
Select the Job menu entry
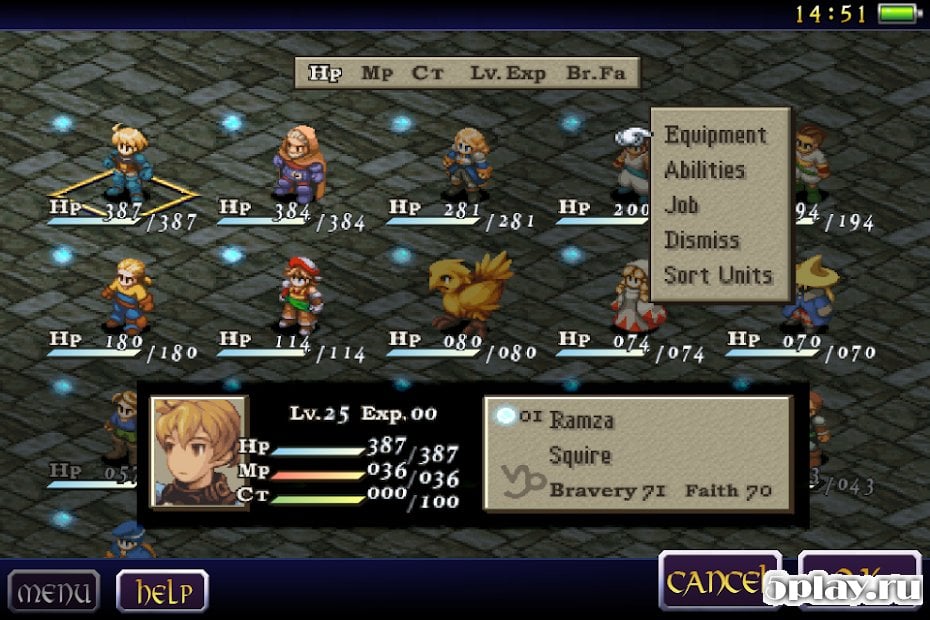coord(682,205)
